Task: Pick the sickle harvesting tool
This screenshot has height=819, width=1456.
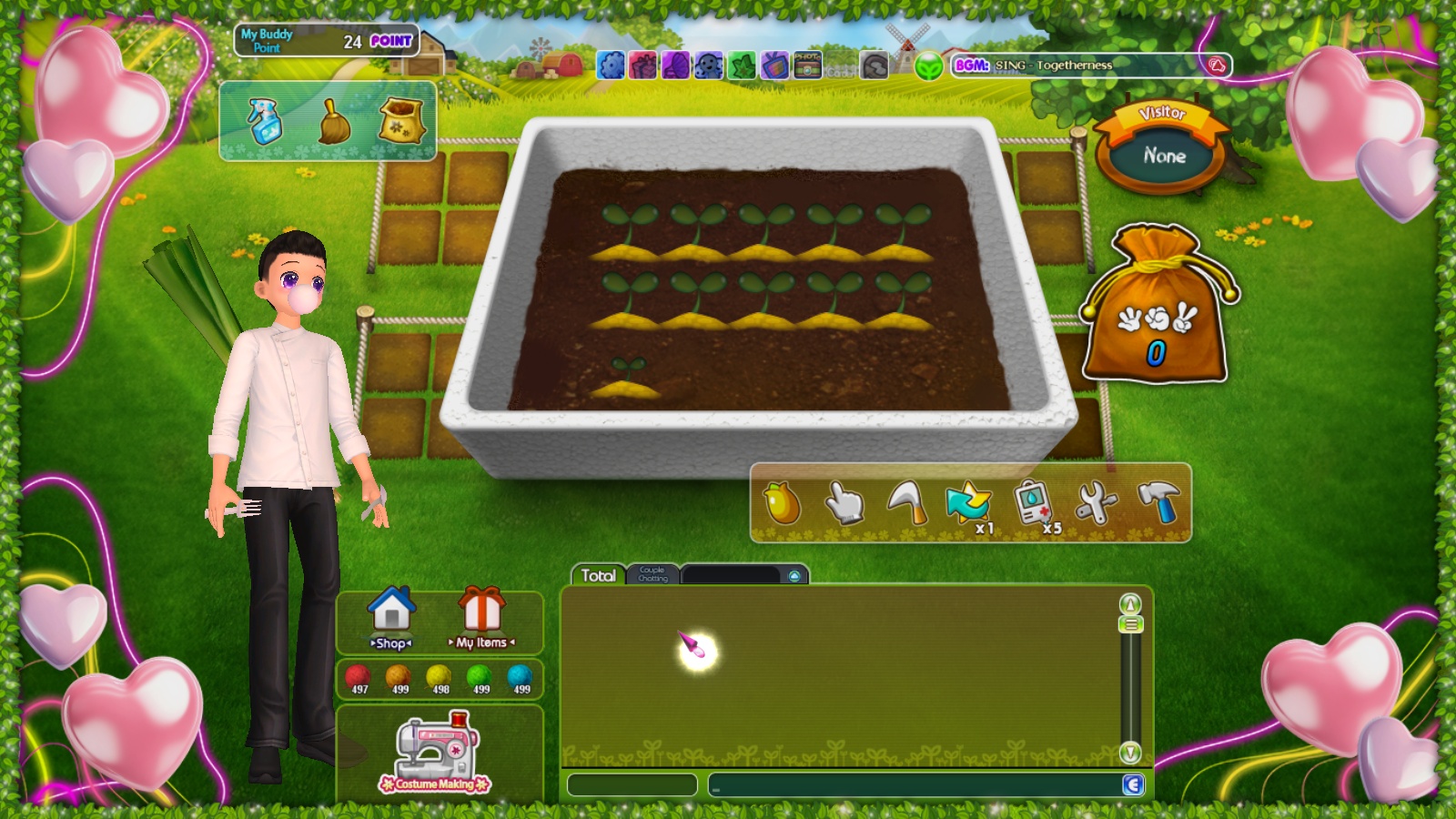Action: [x=906, y=502]
